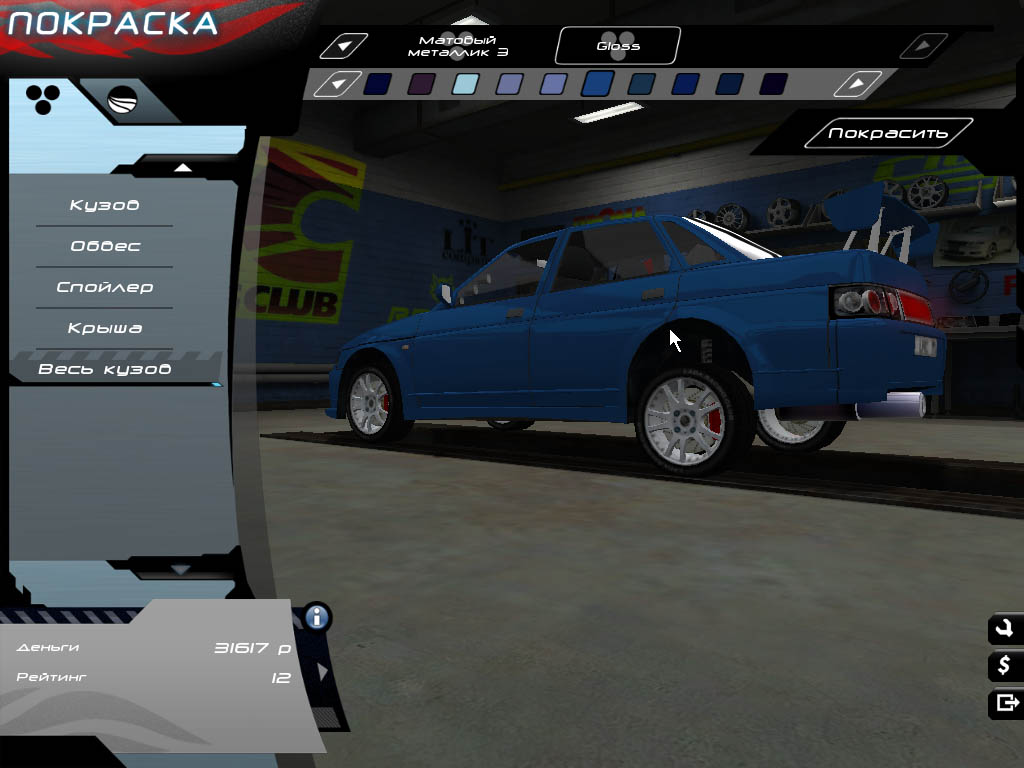Click the dollar sign shop icon
Viewport: 1024px width, 768px height.
[1004, 666]
